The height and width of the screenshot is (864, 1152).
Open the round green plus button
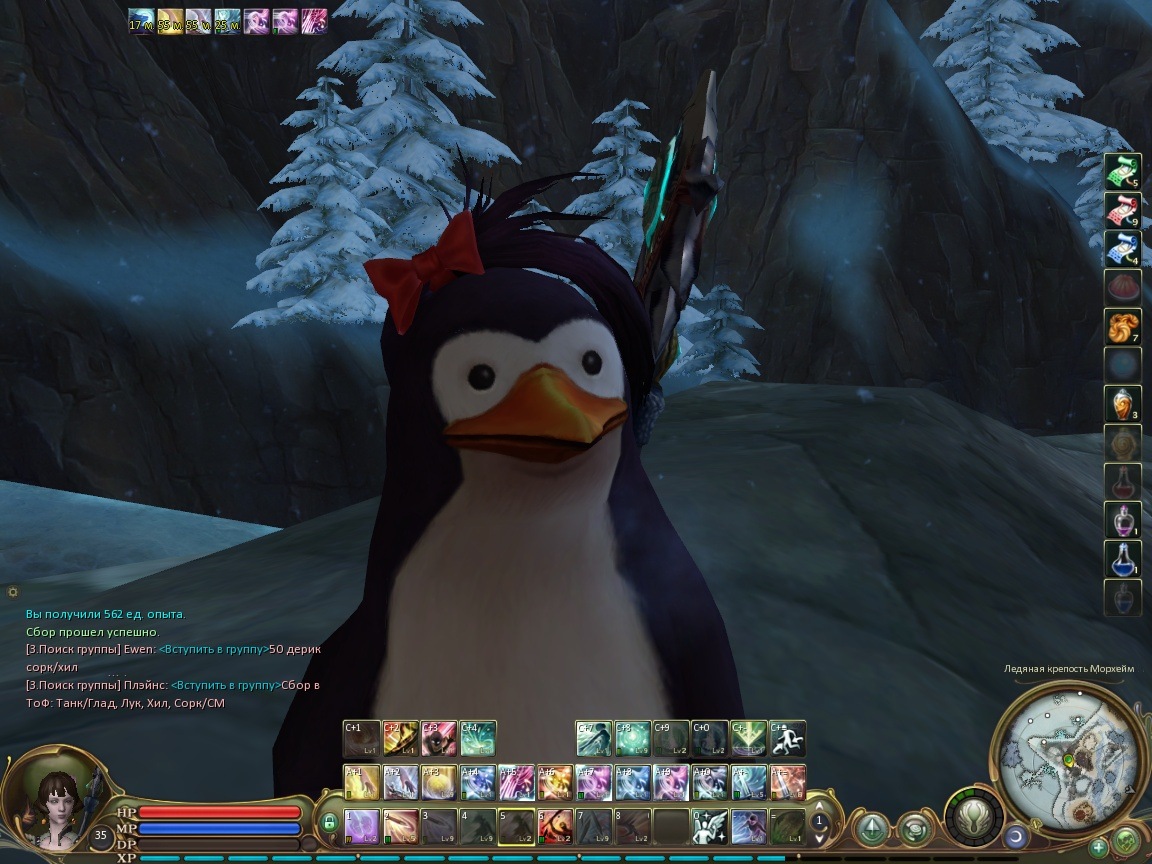[1100, 847]
